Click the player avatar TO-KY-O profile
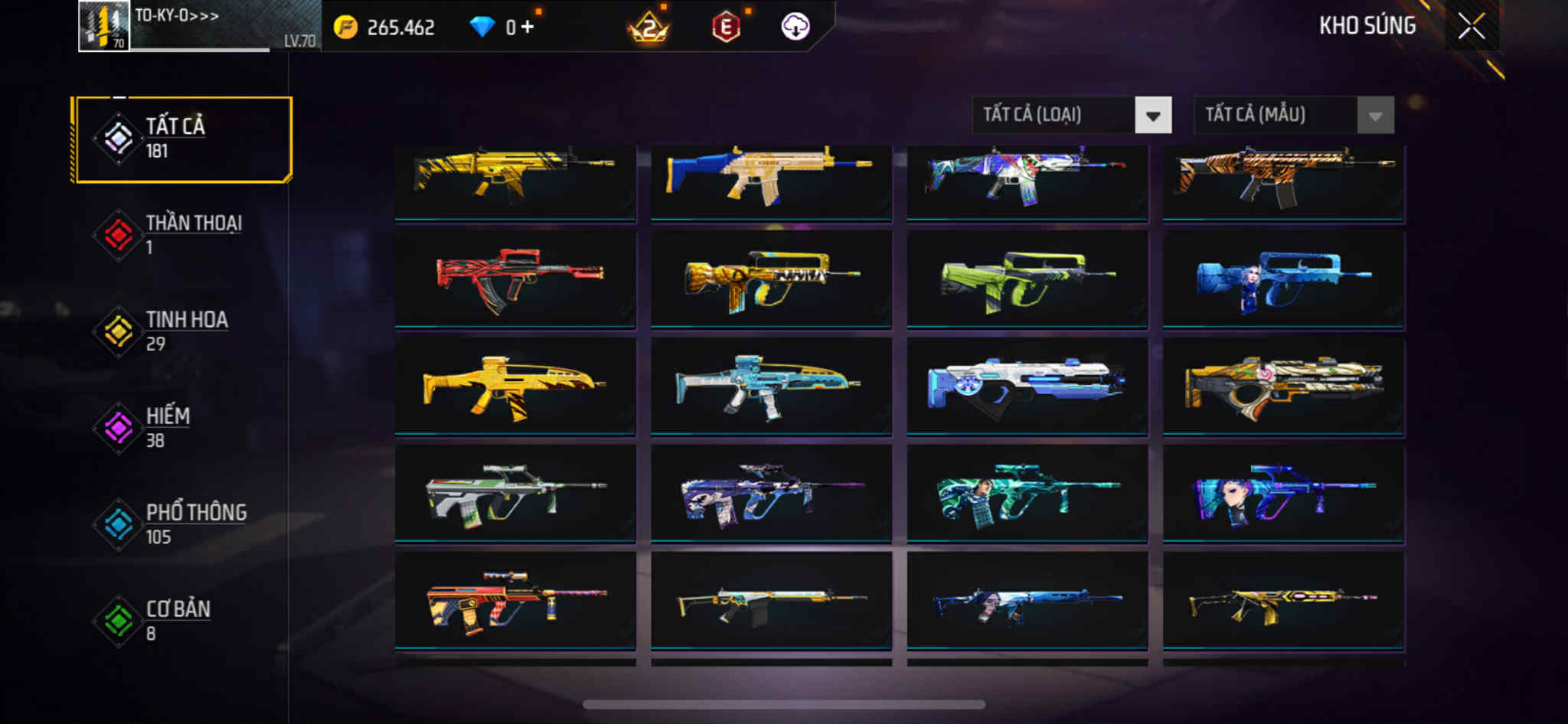1568x724 pixels. 104,26
